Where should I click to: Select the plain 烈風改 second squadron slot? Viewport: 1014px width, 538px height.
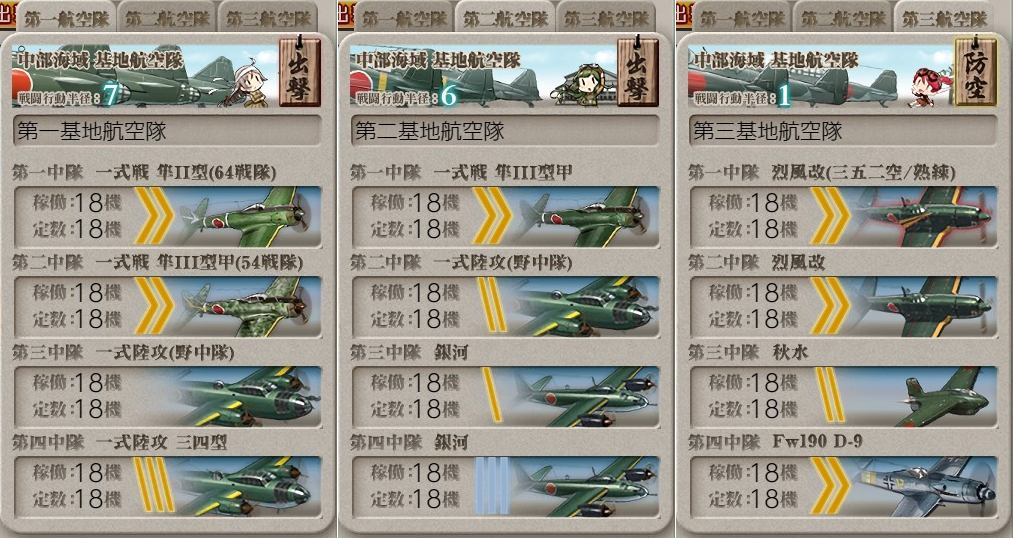pyautogui.click(x=842, y=306)
